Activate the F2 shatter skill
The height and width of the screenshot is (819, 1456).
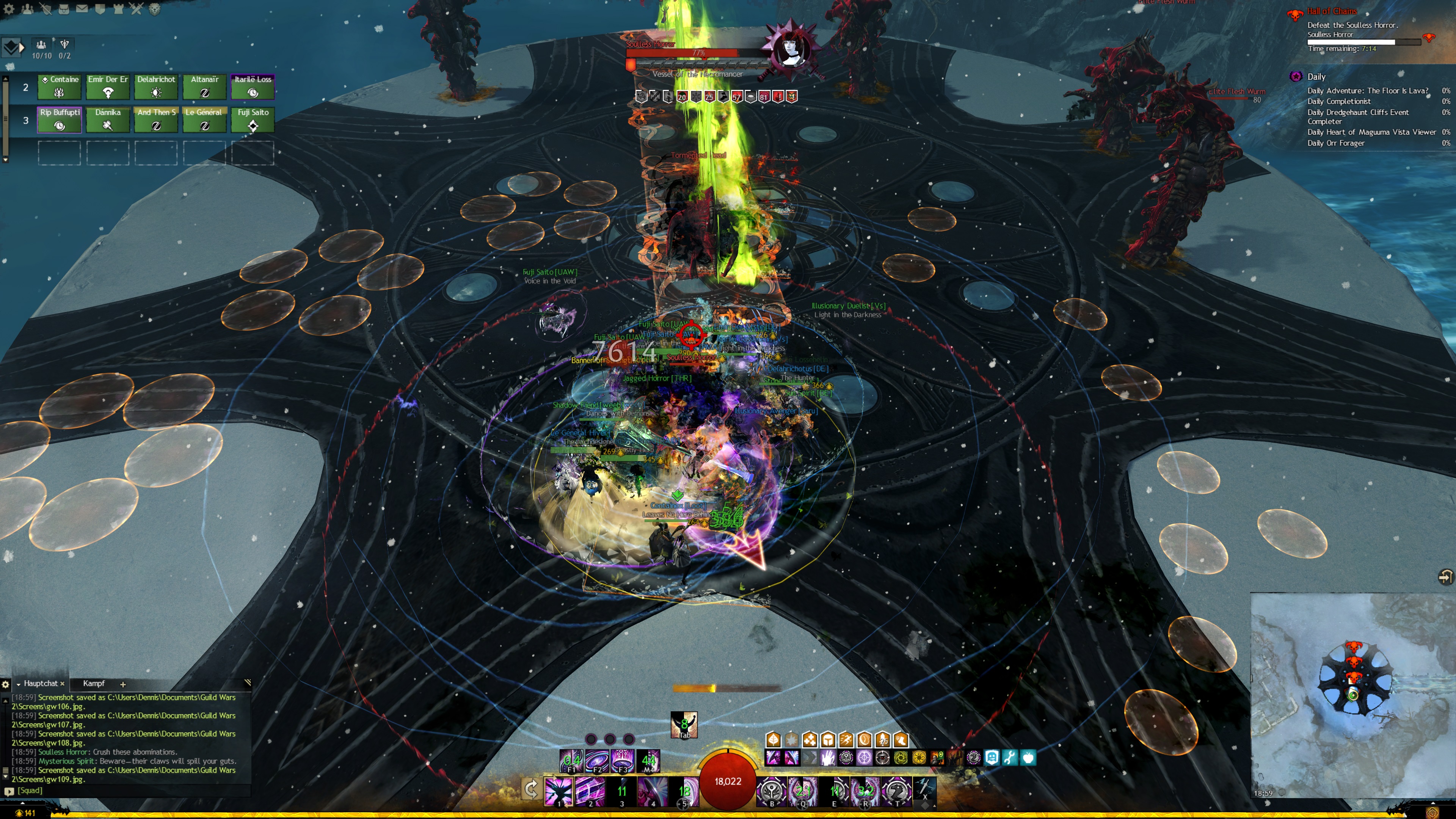tap(597, 761)
